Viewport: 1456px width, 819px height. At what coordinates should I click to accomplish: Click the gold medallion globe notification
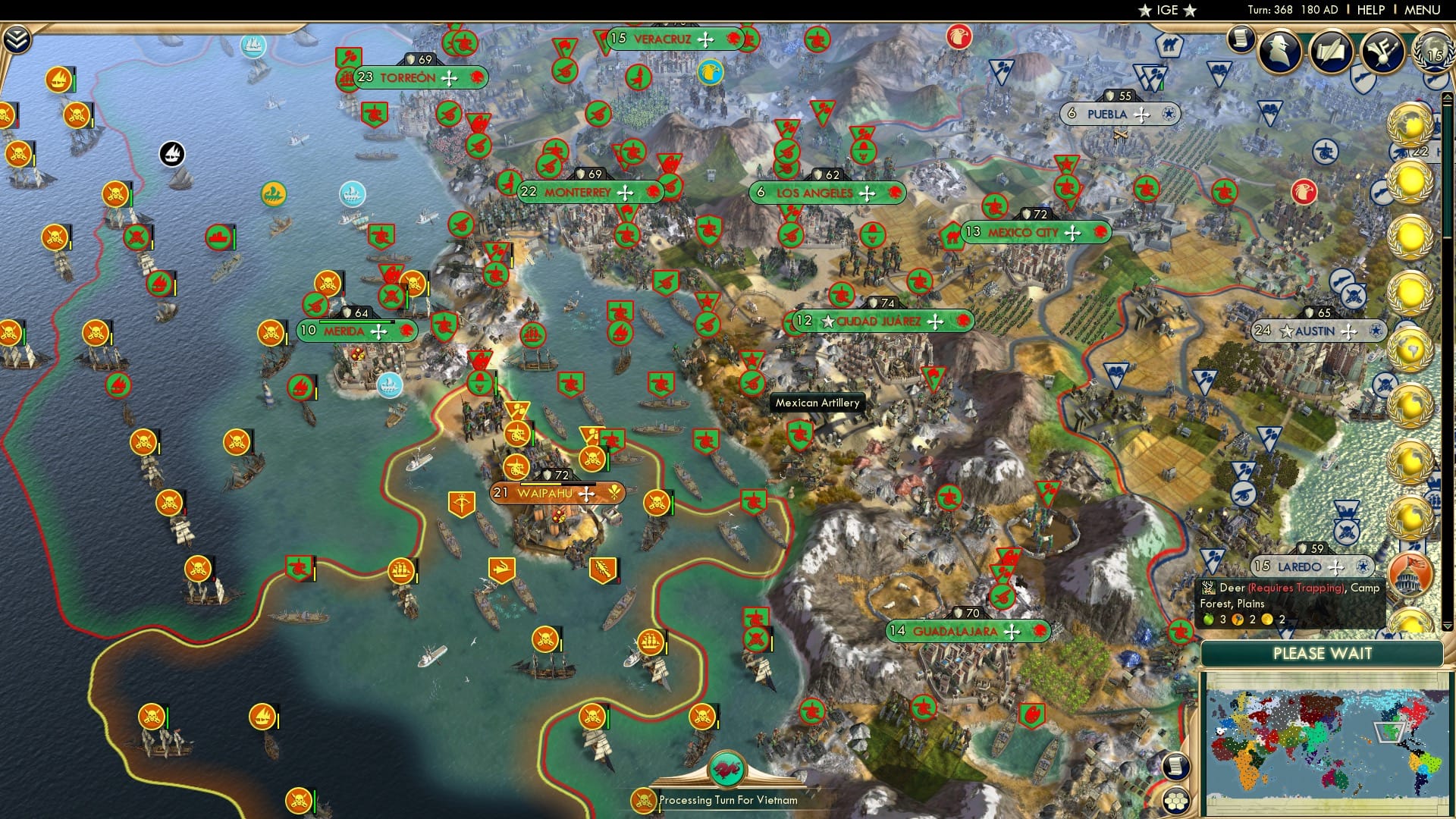click(x=1409, y=125)
